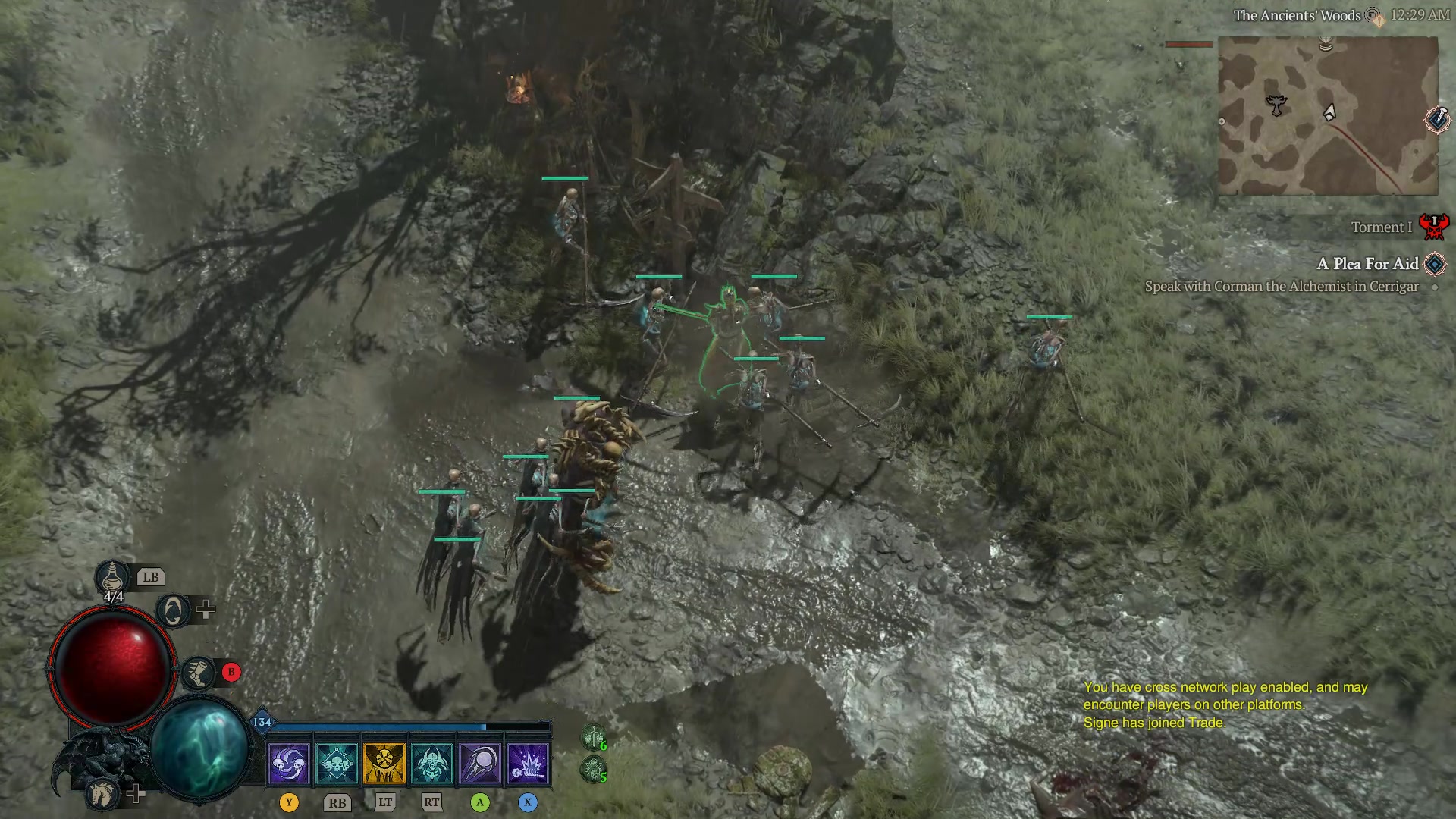The height and width of the screenshot is (819, 1456).
Task: Click the Torment I red skull icon
Action: (1436, 225)
